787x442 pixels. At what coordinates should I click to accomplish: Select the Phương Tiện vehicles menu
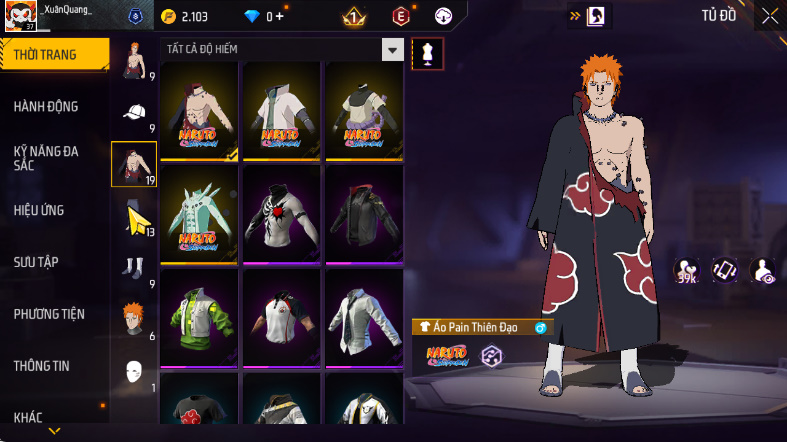[x=49, y=314]
